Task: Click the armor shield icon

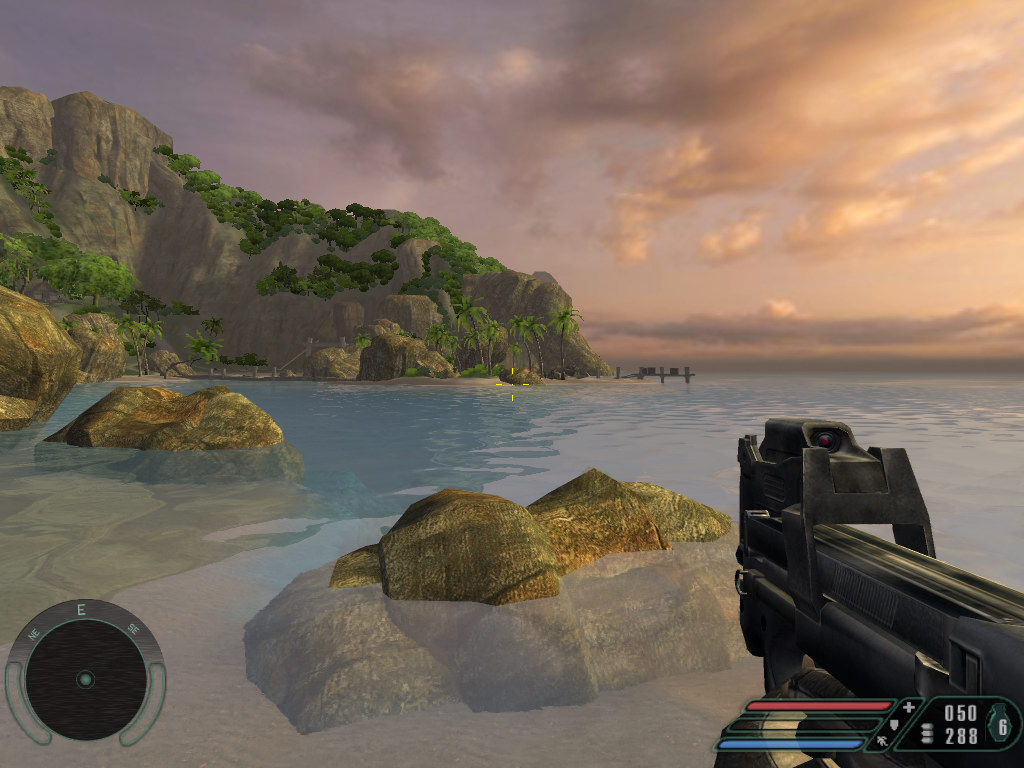Action: (894, 724)
